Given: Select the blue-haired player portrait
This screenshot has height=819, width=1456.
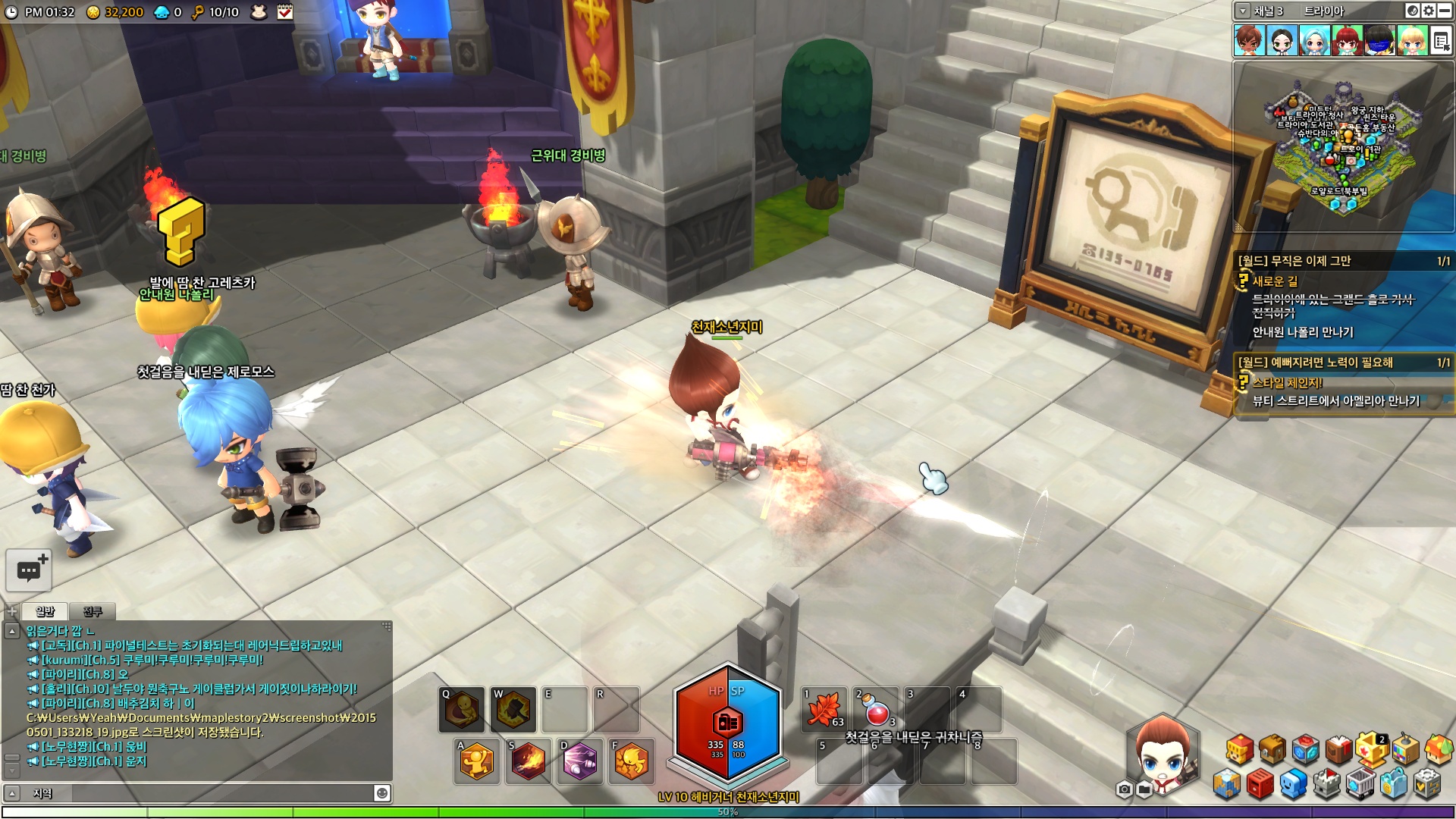Looking at the screenshot, I should [1315, 40].
